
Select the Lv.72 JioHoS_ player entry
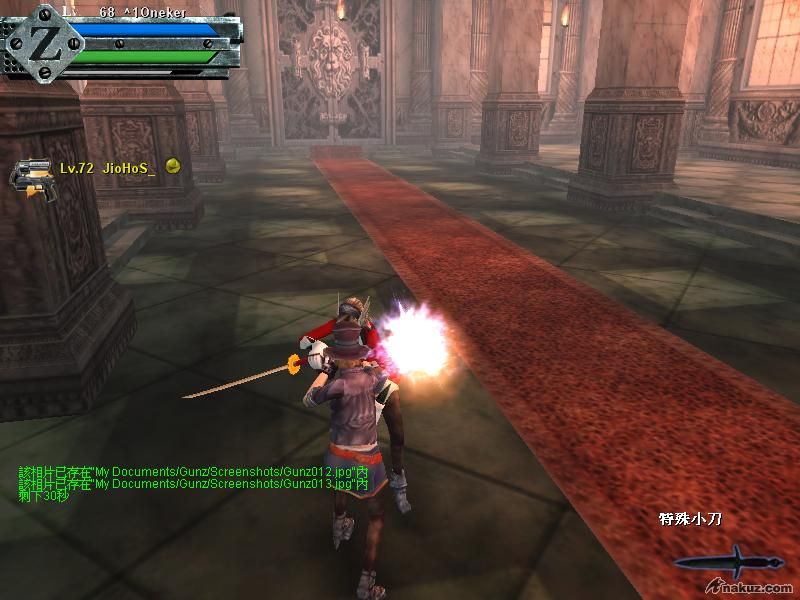[107, 169]
